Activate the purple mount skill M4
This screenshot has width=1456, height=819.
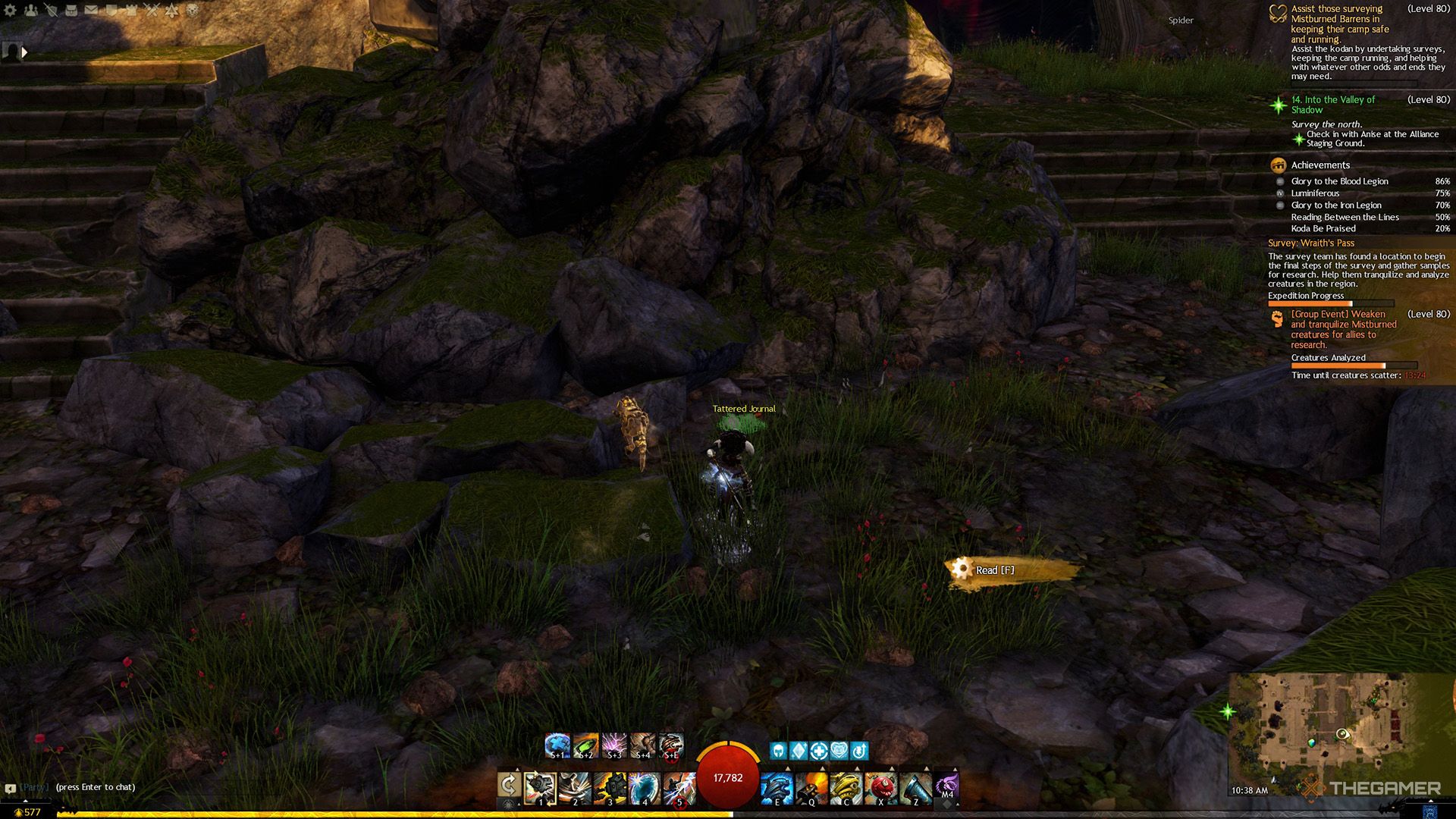(x=946, y=786)
